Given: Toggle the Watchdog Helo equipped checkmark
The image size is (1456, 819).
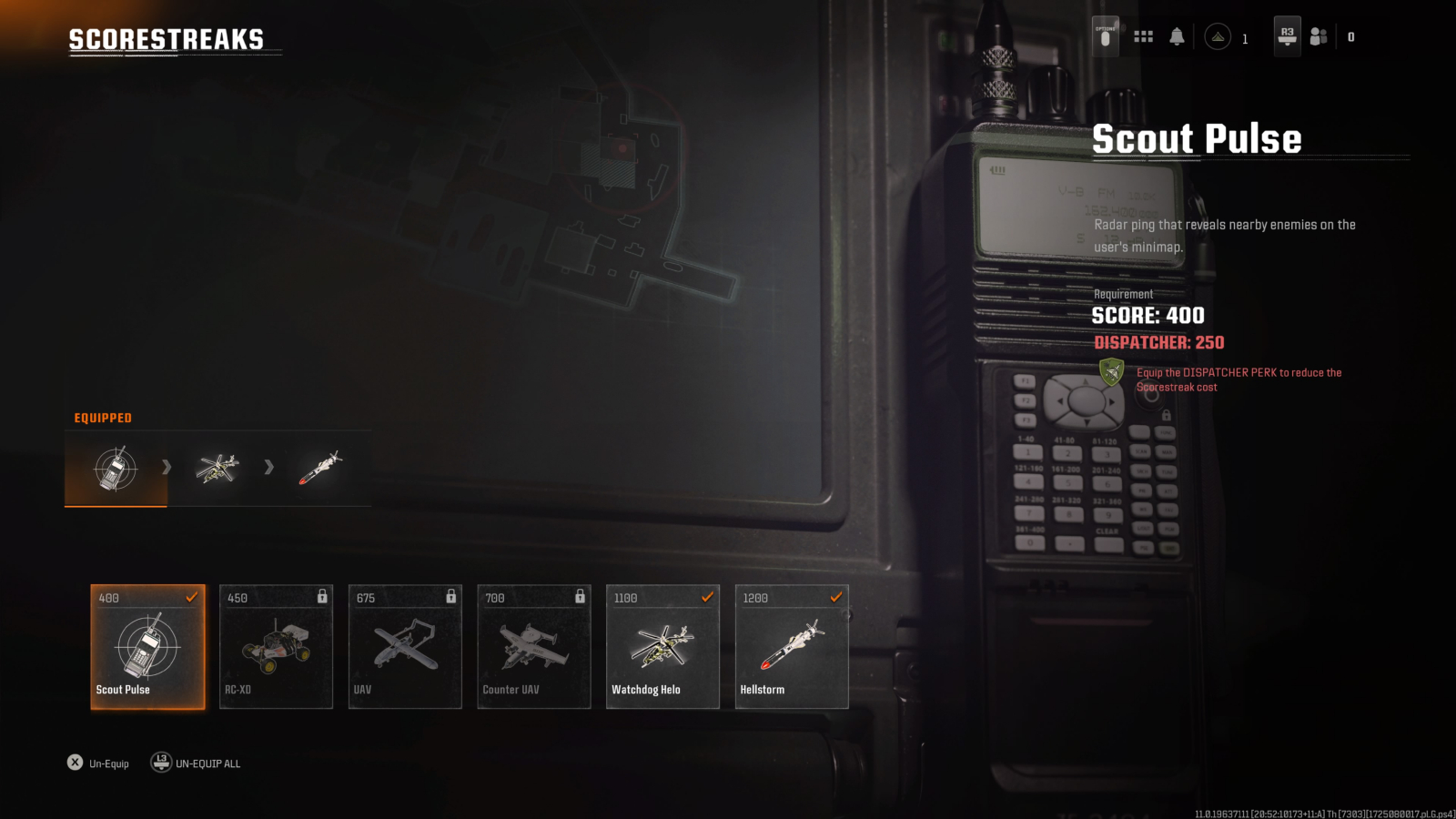Looking at the screenshot, I should [706, 598].
